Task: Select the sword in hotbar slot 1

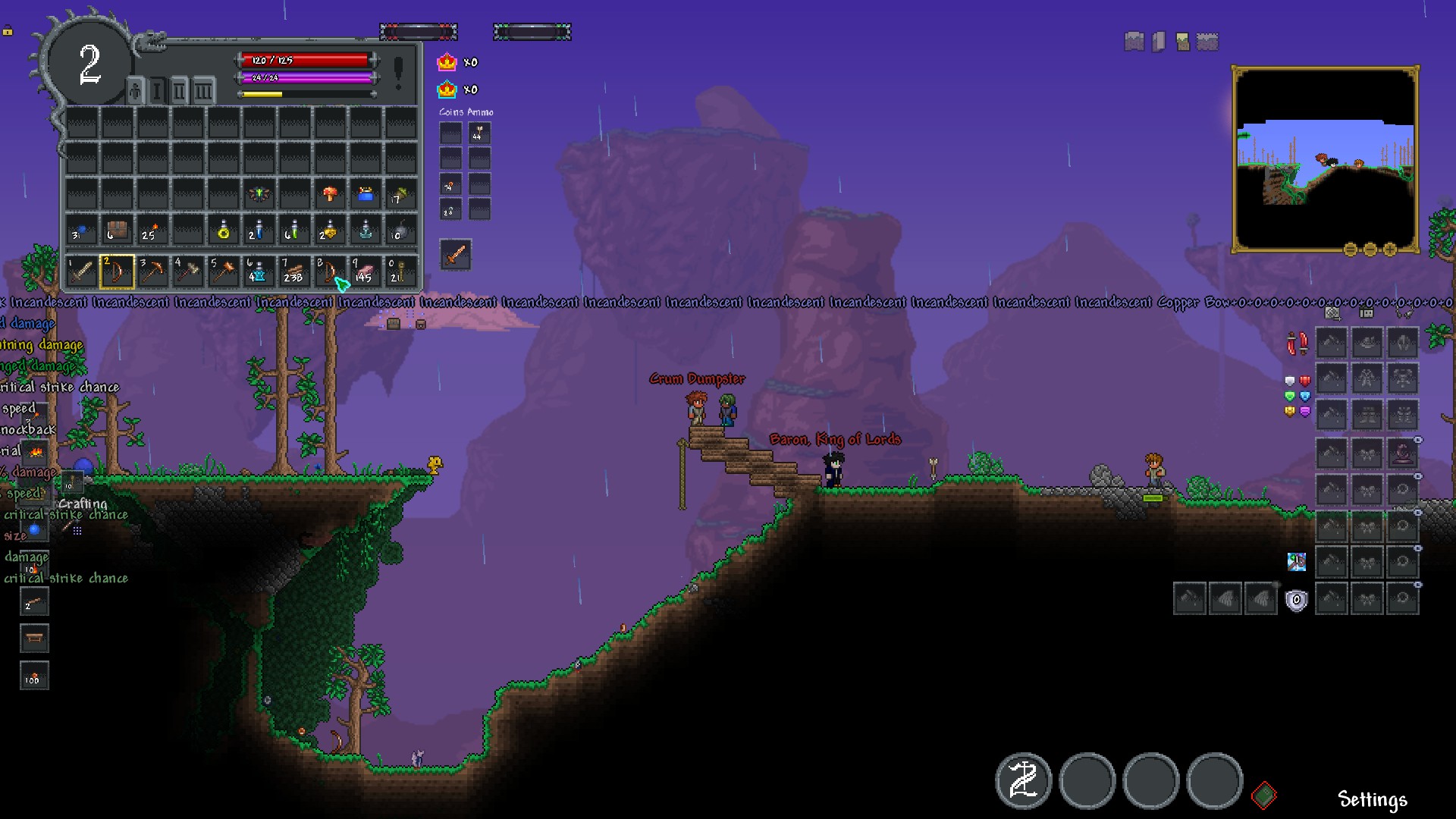Action: [81, 271]
